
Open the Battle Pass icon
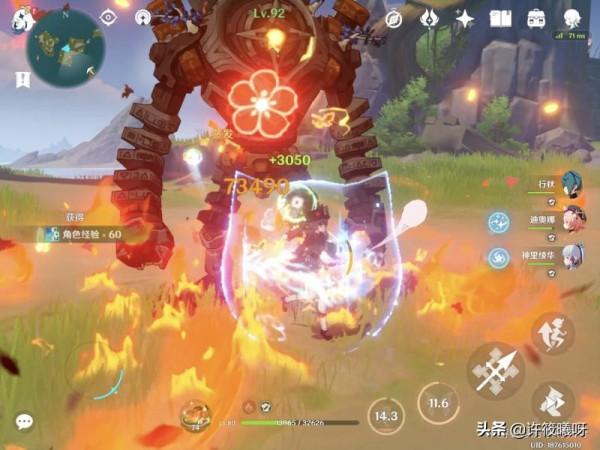[429, 19]
